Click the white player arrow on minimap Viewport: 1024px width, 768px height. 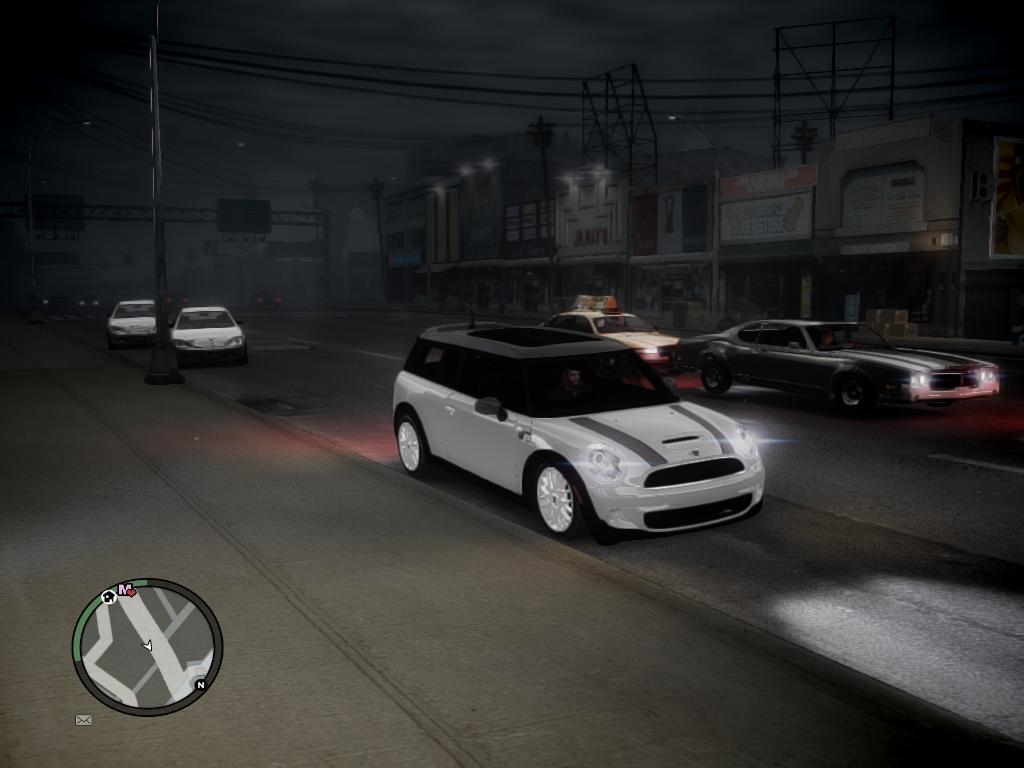[148, 646]
